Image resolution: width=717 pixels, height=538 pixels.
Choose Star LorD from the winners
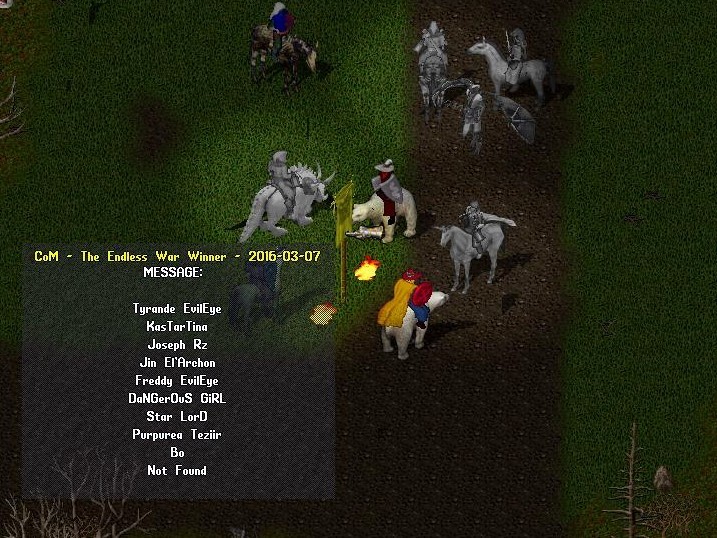tap(176, 416)
